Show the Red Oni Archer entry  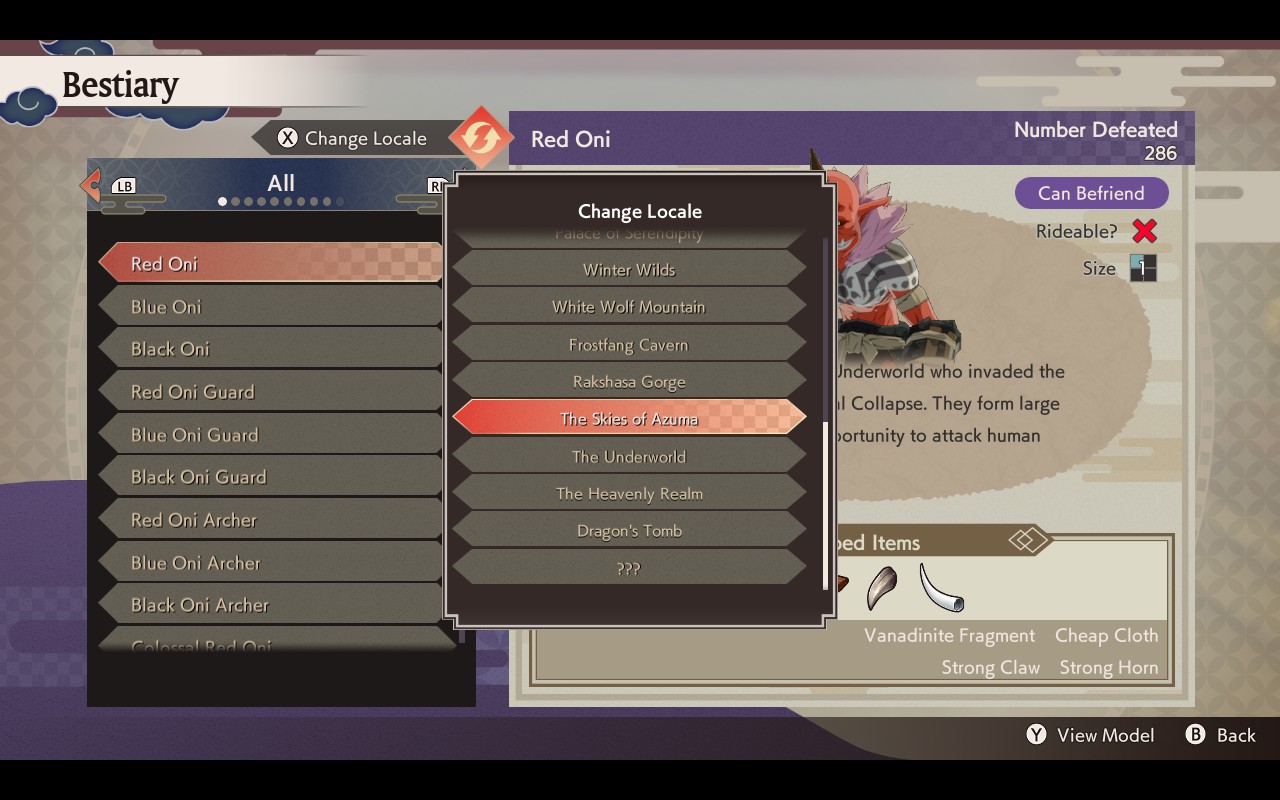[270, 520]
